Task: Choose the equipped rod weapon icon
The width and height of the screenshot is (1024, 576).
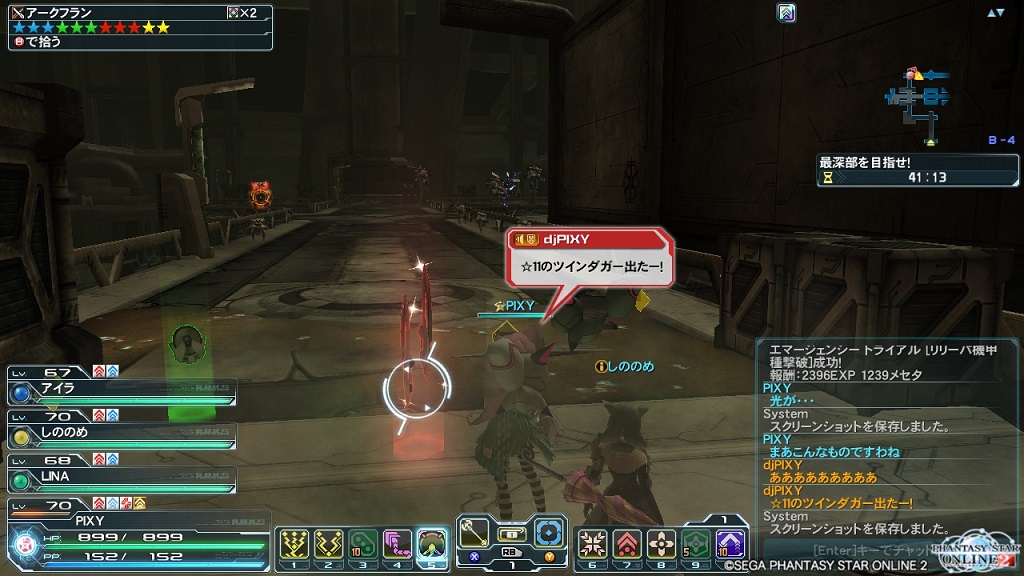Action: tap(474, 532)
